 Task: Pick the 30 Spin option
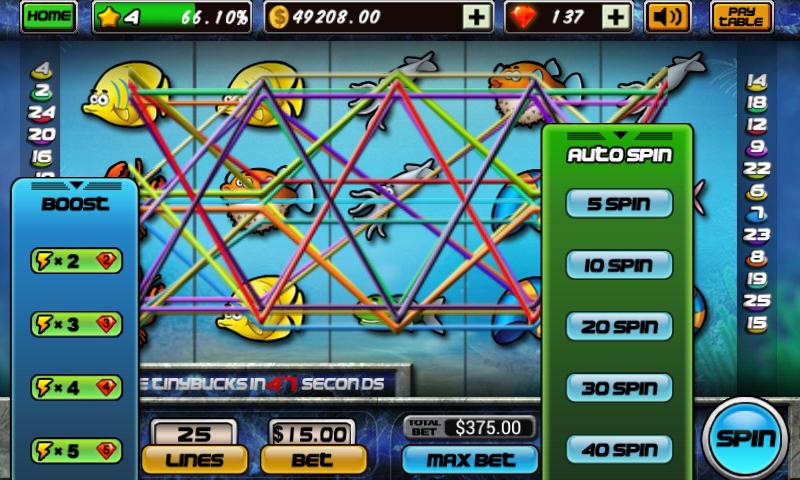(x=619, y=387)
